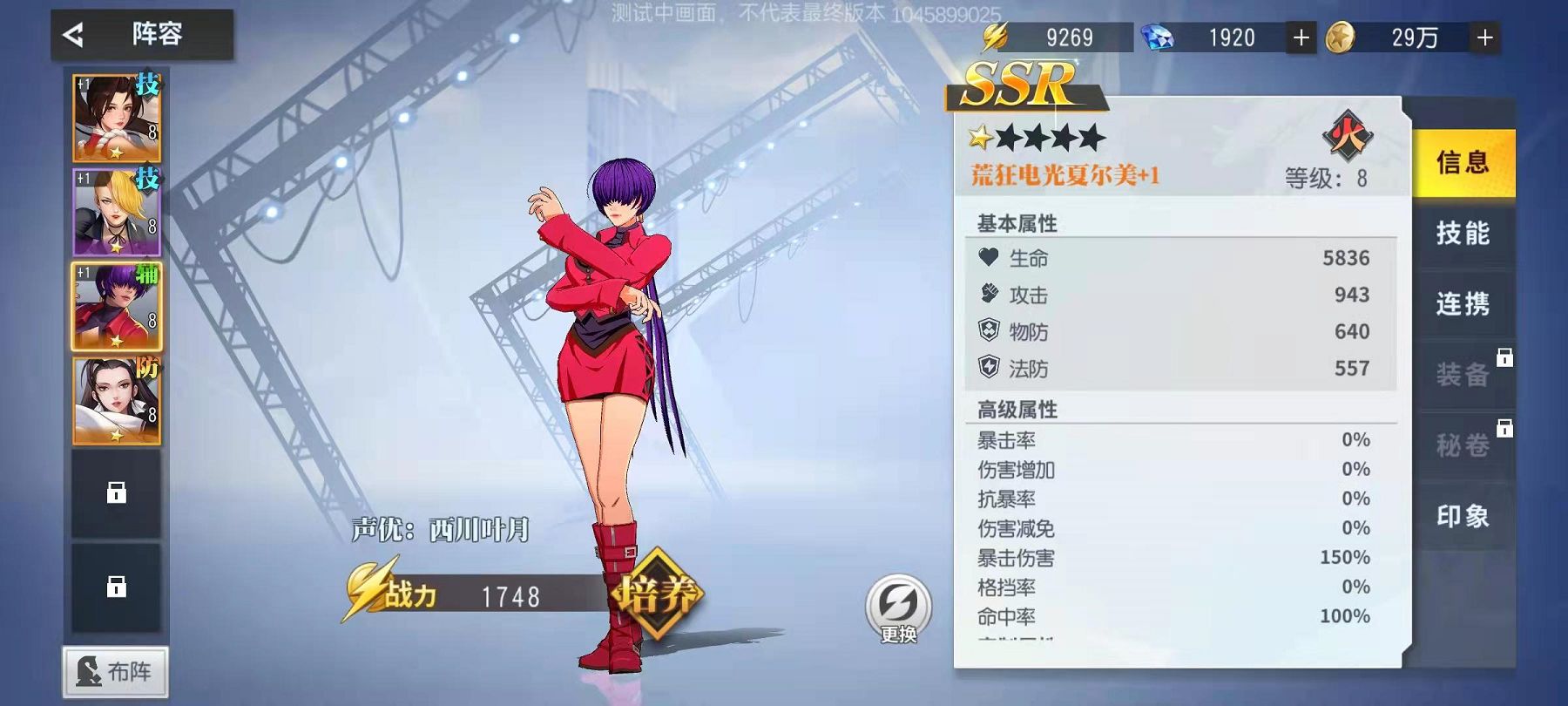The height and width of the screenshot is (706, 1568).
Task: Pick the black-haired 防 fighter portrait
Action: [x=117, y=400]
